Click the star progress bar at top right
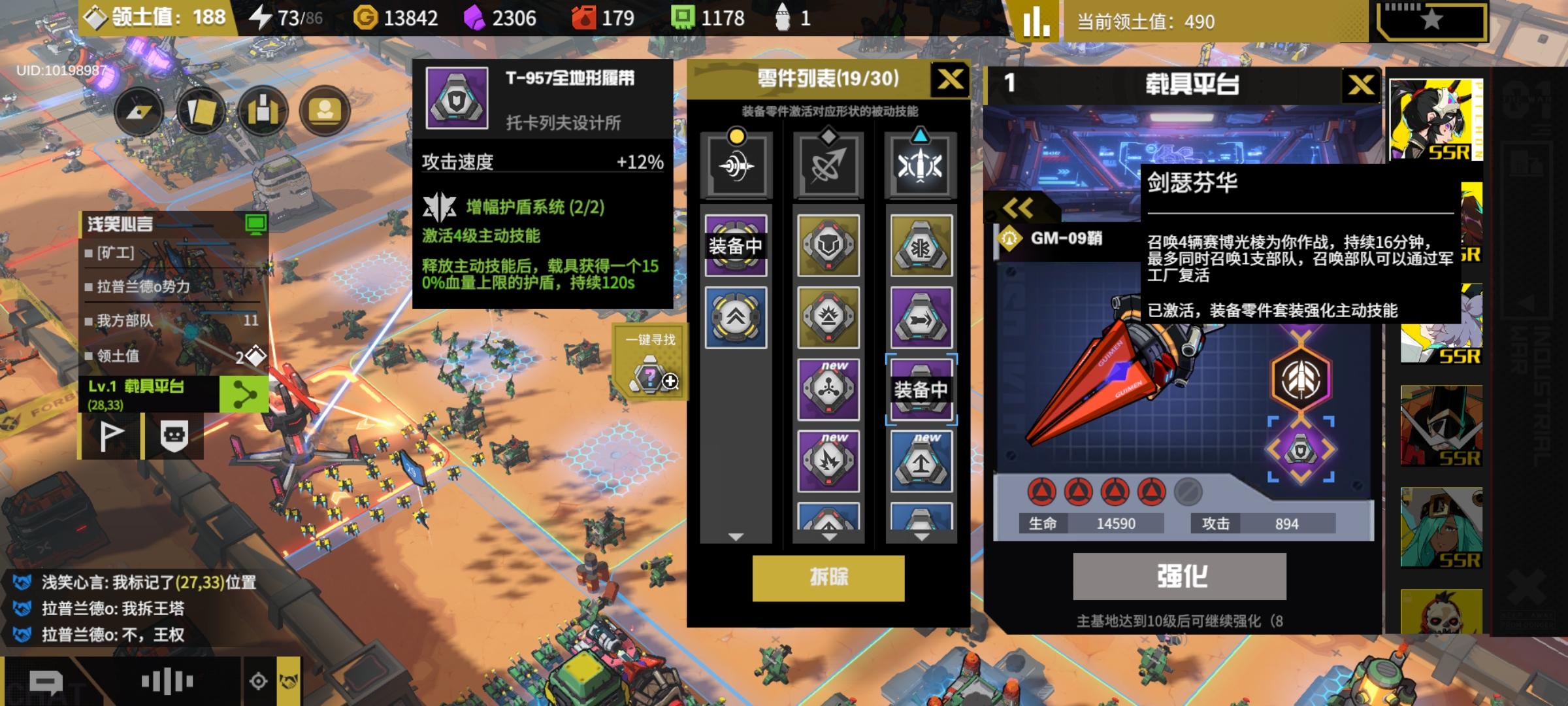Viewport: 1568px width, 706px height. point(1431,18)
